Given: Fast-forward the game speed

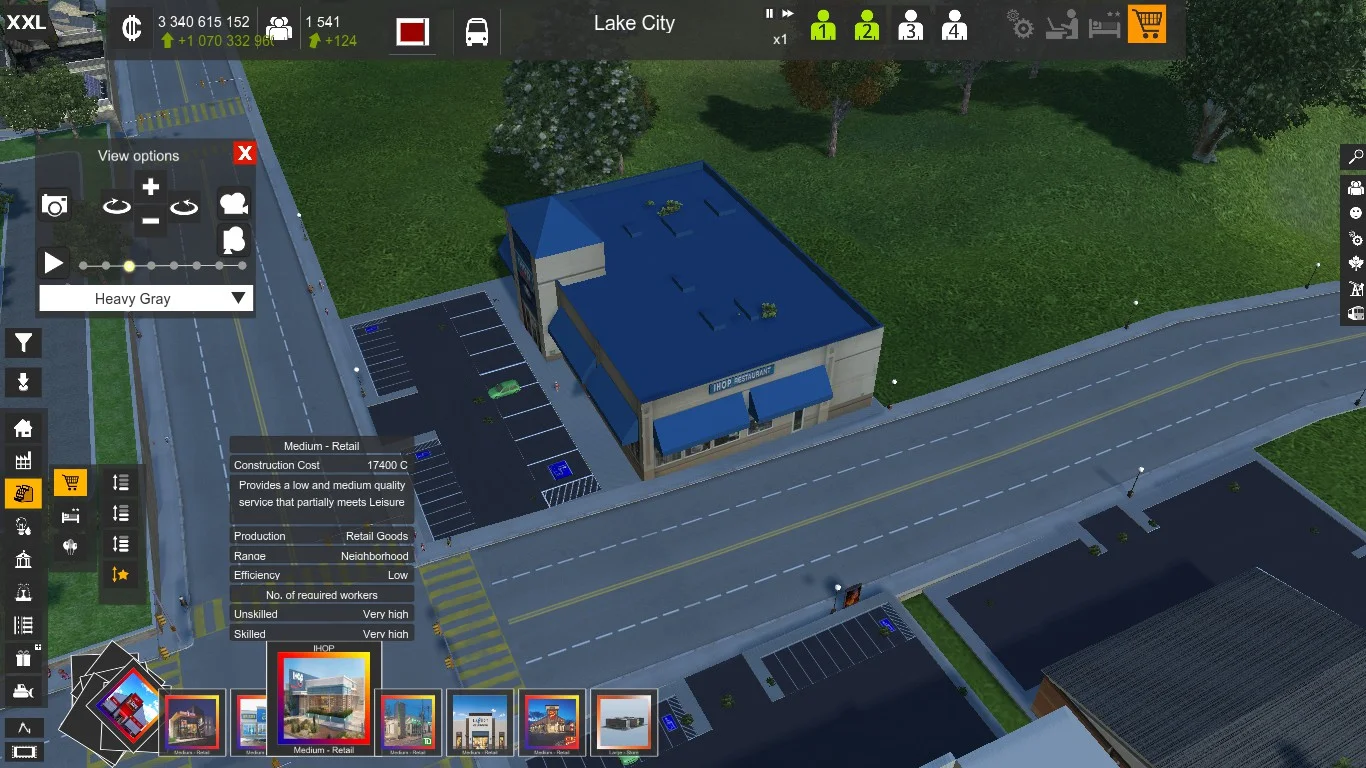Looking at the screenshot, I should pyautogui.click(x=788, y=14).
